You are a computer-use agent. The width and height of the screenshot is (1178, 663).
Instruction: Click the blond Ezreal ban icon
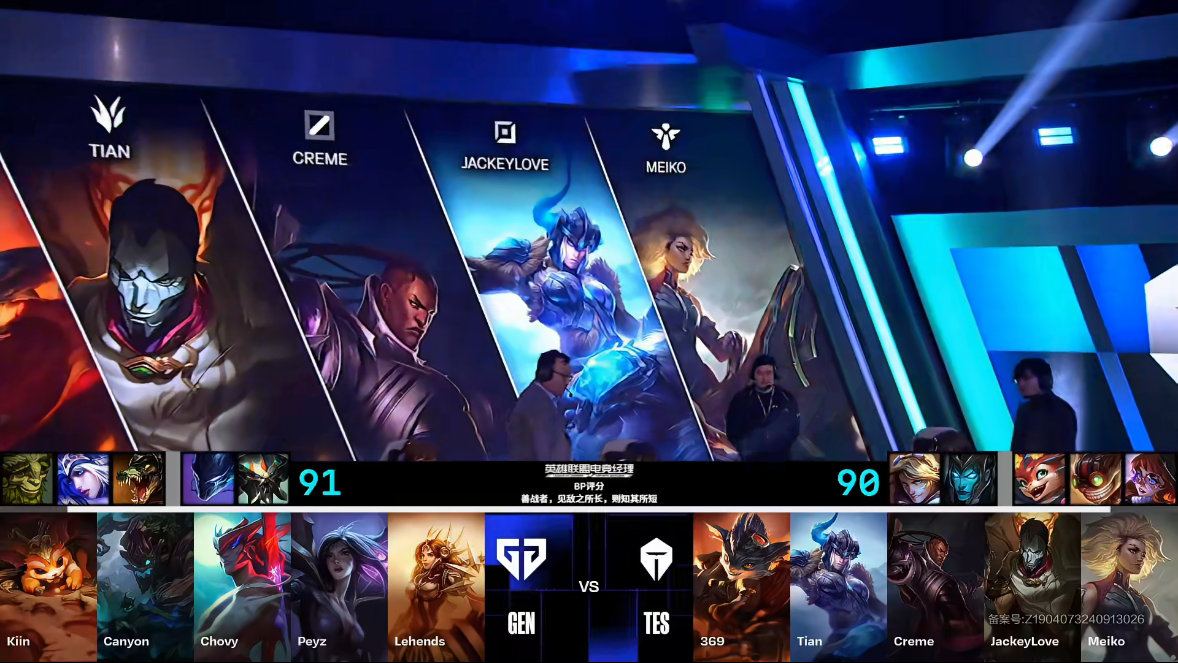pos(915,478)
